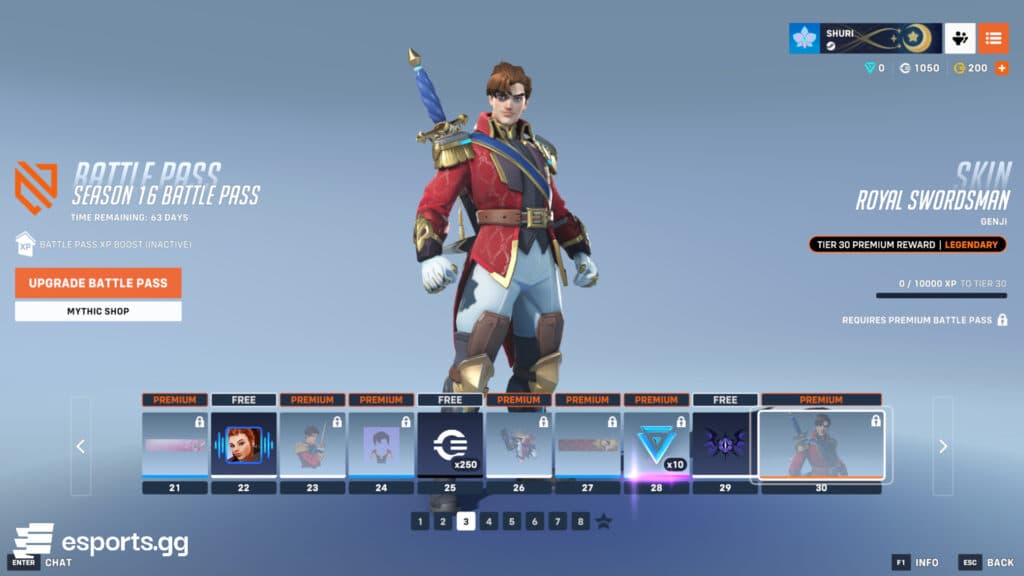Open Shuri's player profile banner
The image size is (1024, 576).
(x=865, y=38)
